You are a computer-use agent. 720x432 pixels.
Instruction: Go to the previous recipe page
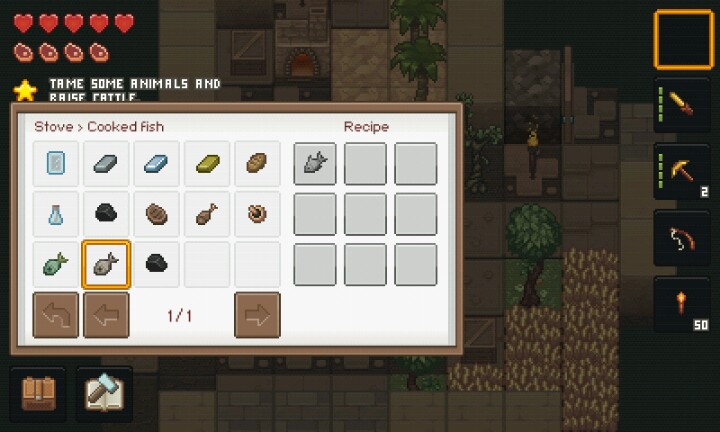tap(106, 315)
